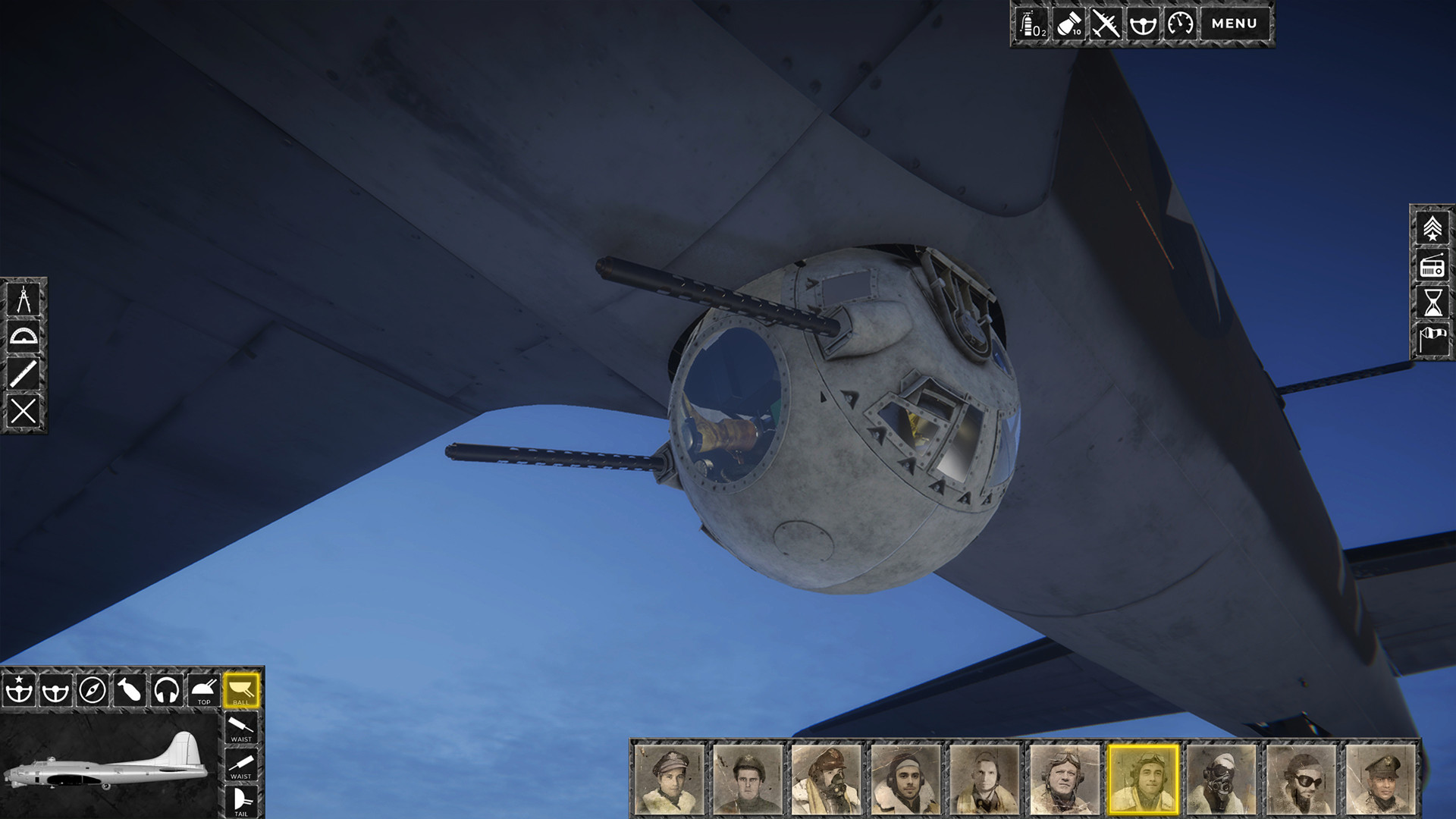Open the navigator's compass station
1456x819 pixels.
point(91,691)
